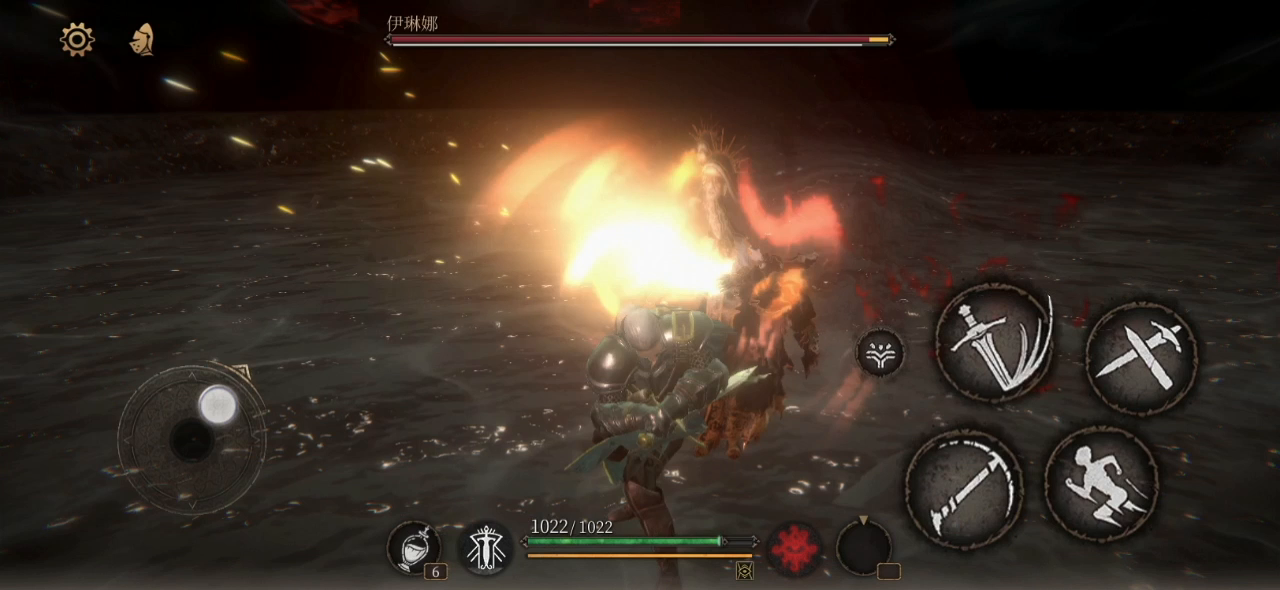Perform the sword slash attack
The width and height of the screenshot is (1280, 590).
tap(993, 342)
